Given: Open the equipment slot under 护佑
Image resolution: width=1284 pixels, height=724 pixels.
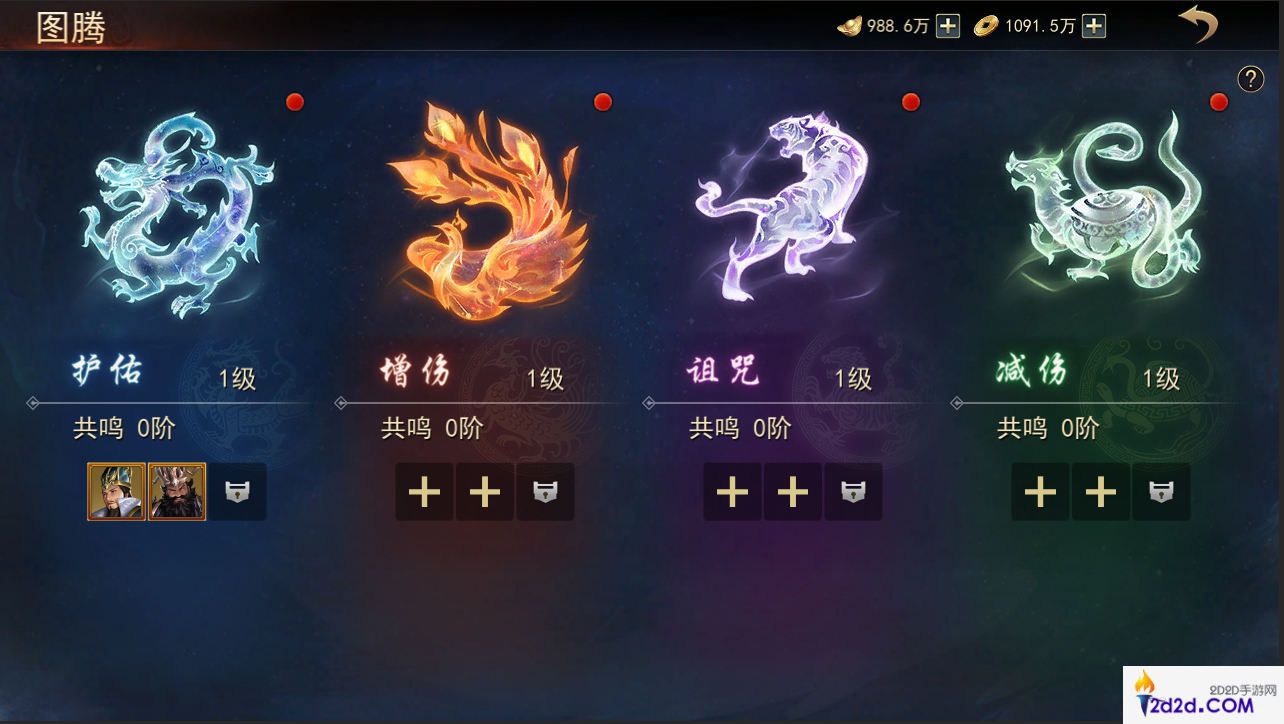Looking at the screenshot, I should [237, 492].
